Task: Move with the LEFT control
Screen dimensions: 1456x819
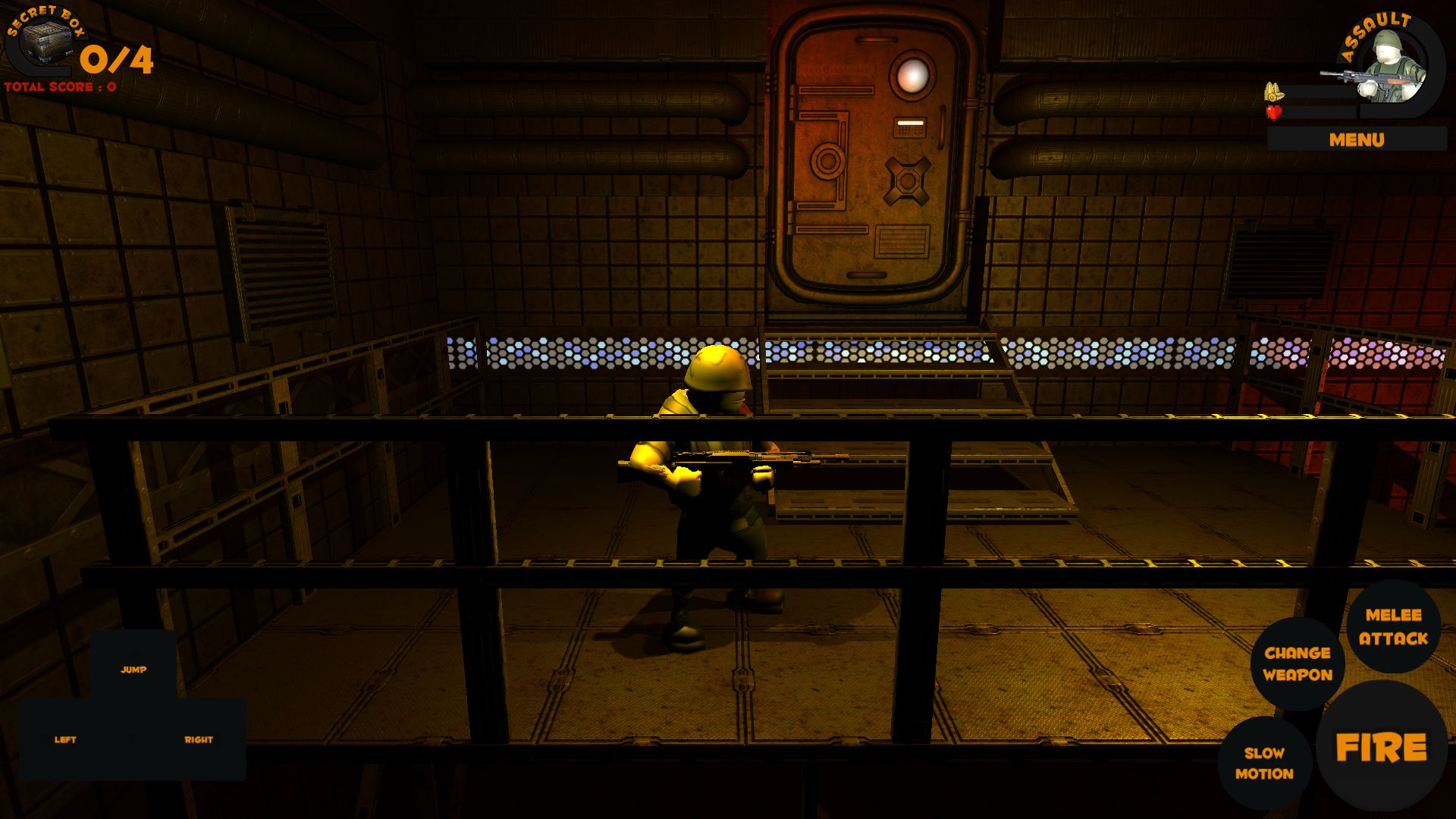Action: [x=65, y=739]
